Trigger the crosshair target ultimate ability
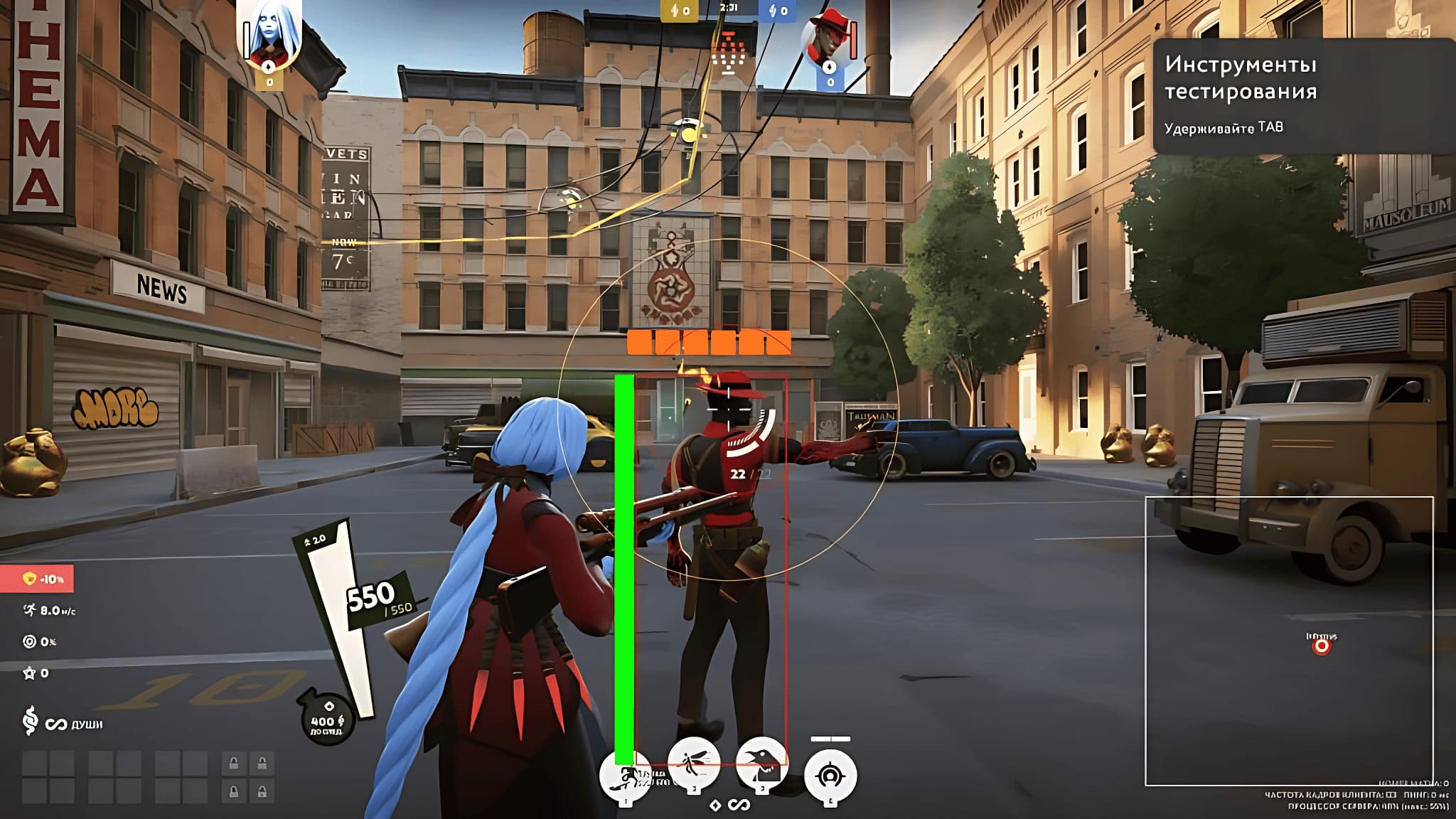This screenshot has width=1456, height=819. coord(830,776)
